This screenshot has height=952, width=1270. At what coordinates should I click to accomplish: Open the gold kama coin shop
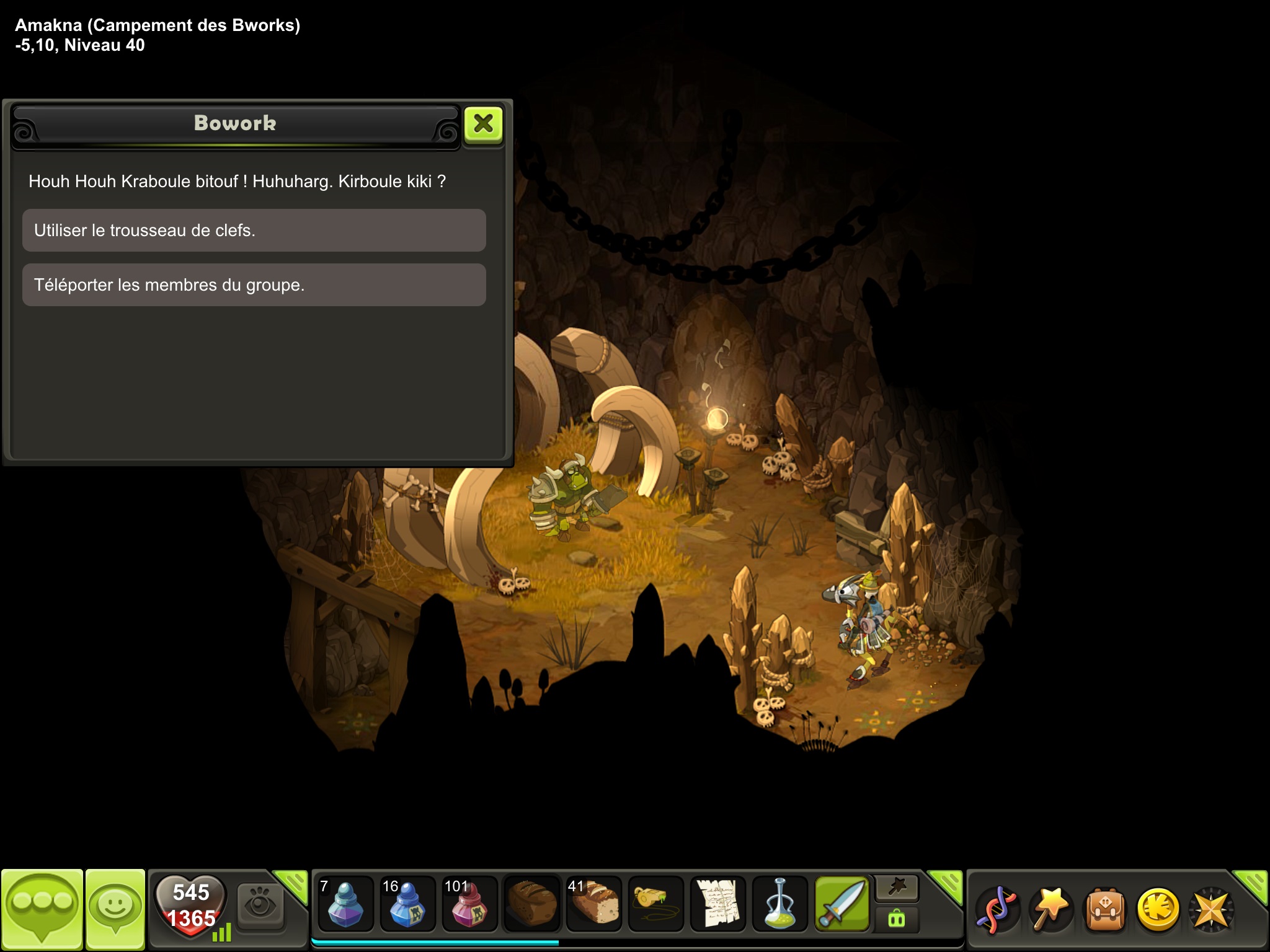(1158, 910)
